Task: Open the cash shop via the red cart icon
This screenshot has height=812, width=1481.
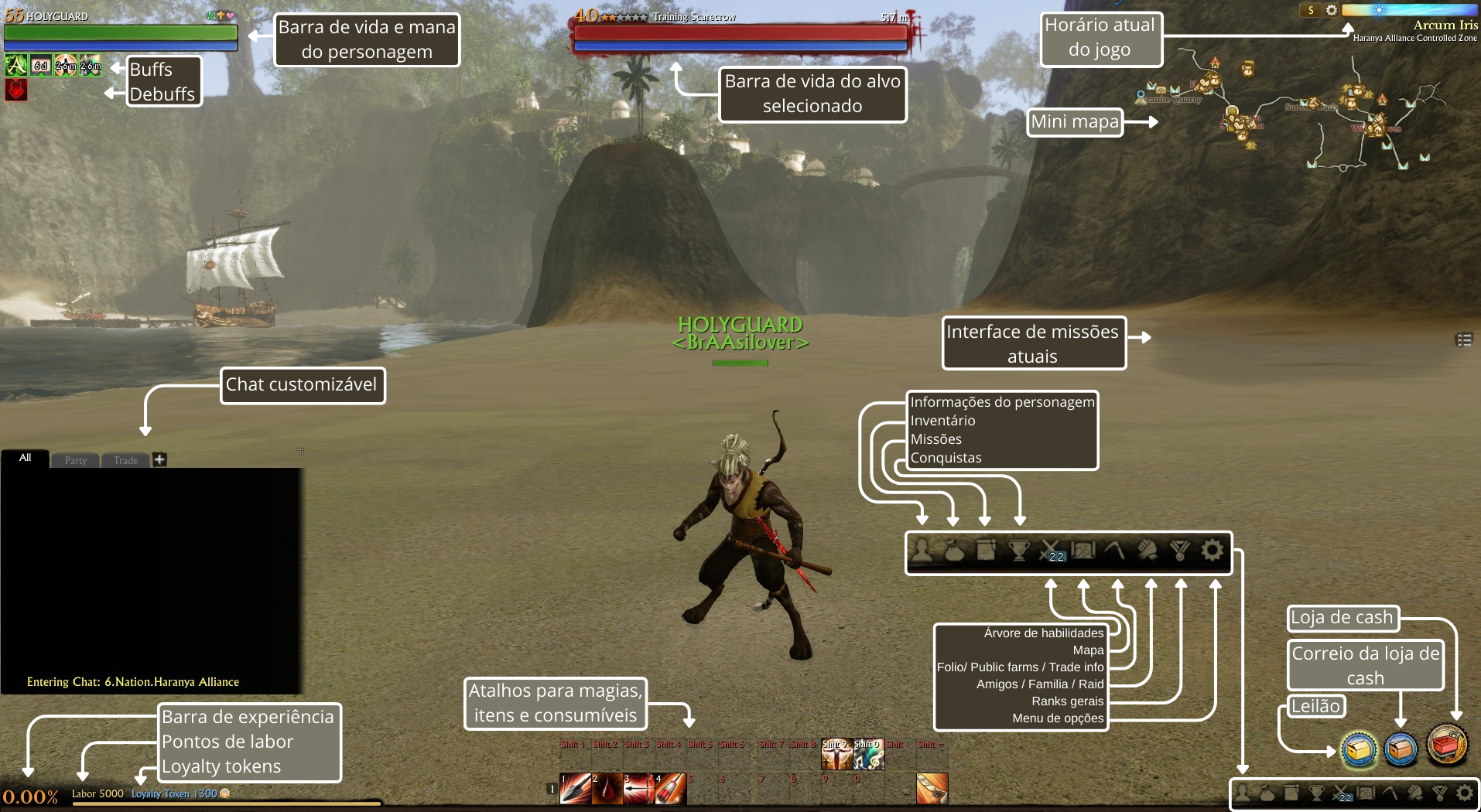Action: tap(1447, 745)
